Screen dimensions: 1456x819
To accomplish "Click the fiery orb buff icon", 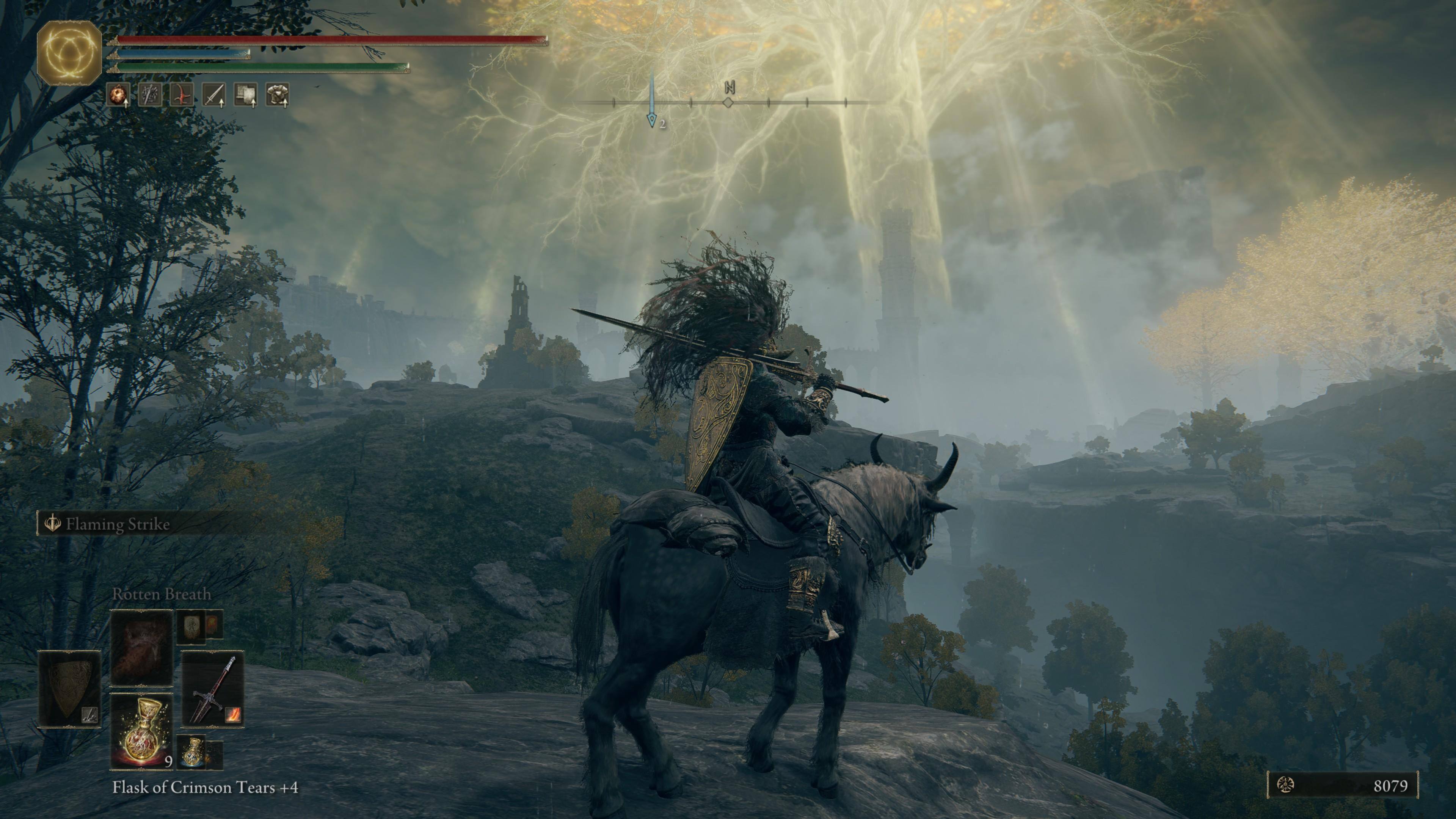I will [x=118, y=94].
